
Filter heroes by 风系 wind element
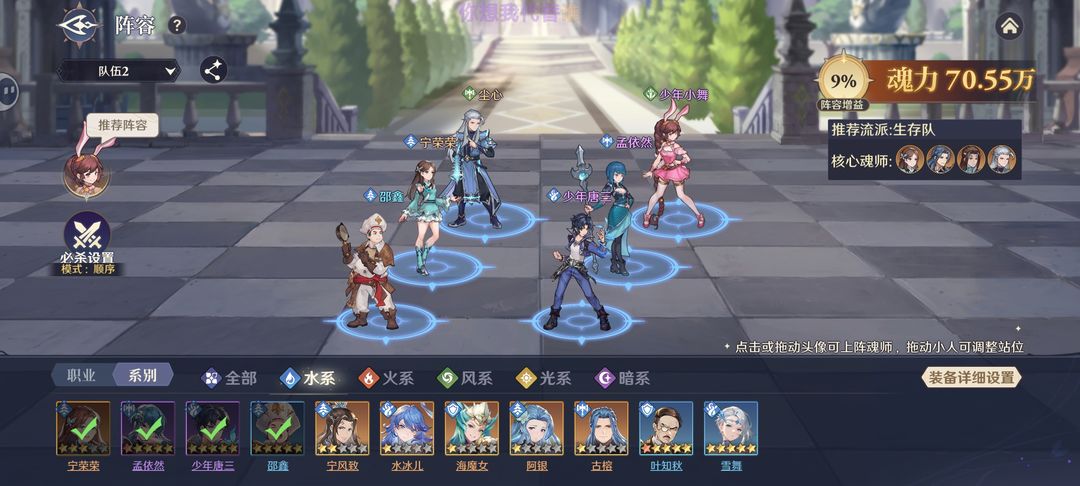[465, 378]
